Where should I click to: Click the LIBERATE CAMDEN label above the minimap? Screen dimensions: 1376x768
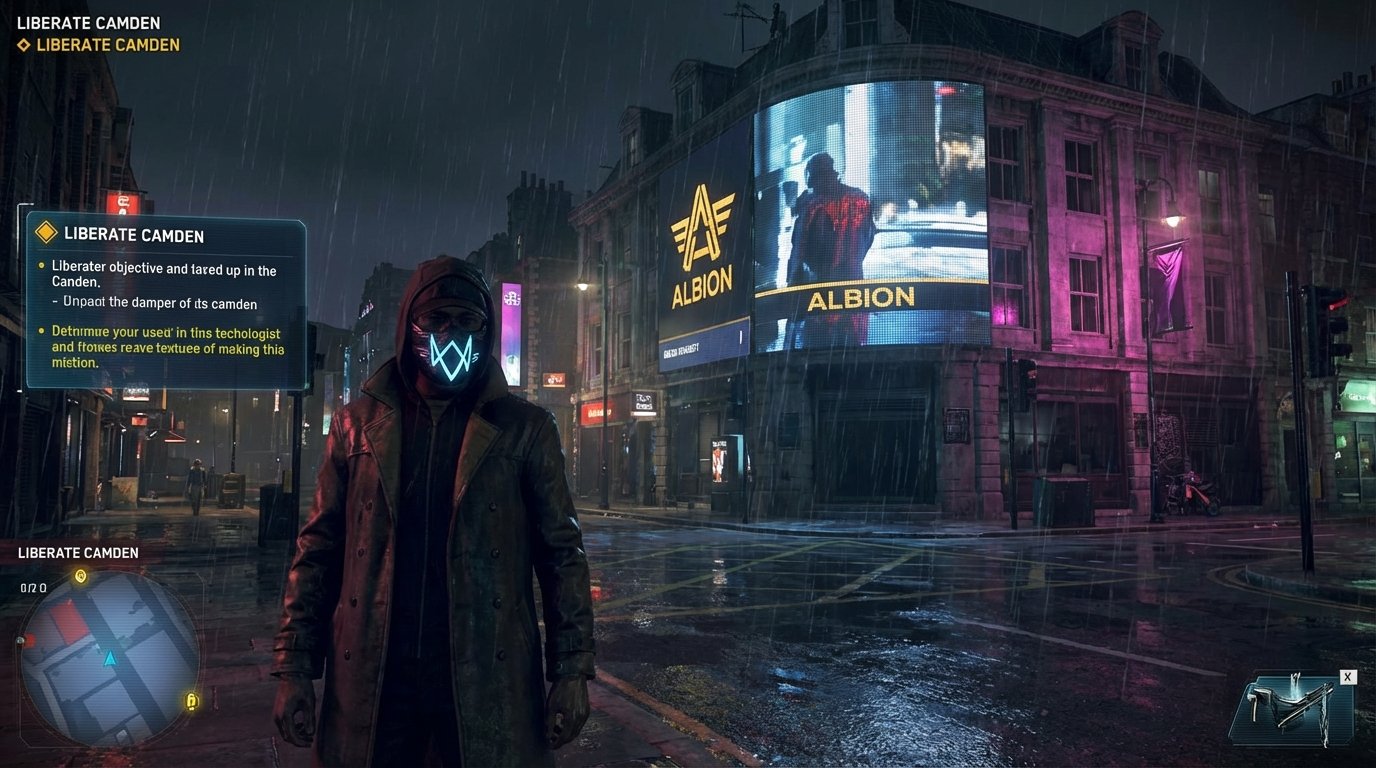[x=78, y=552]
